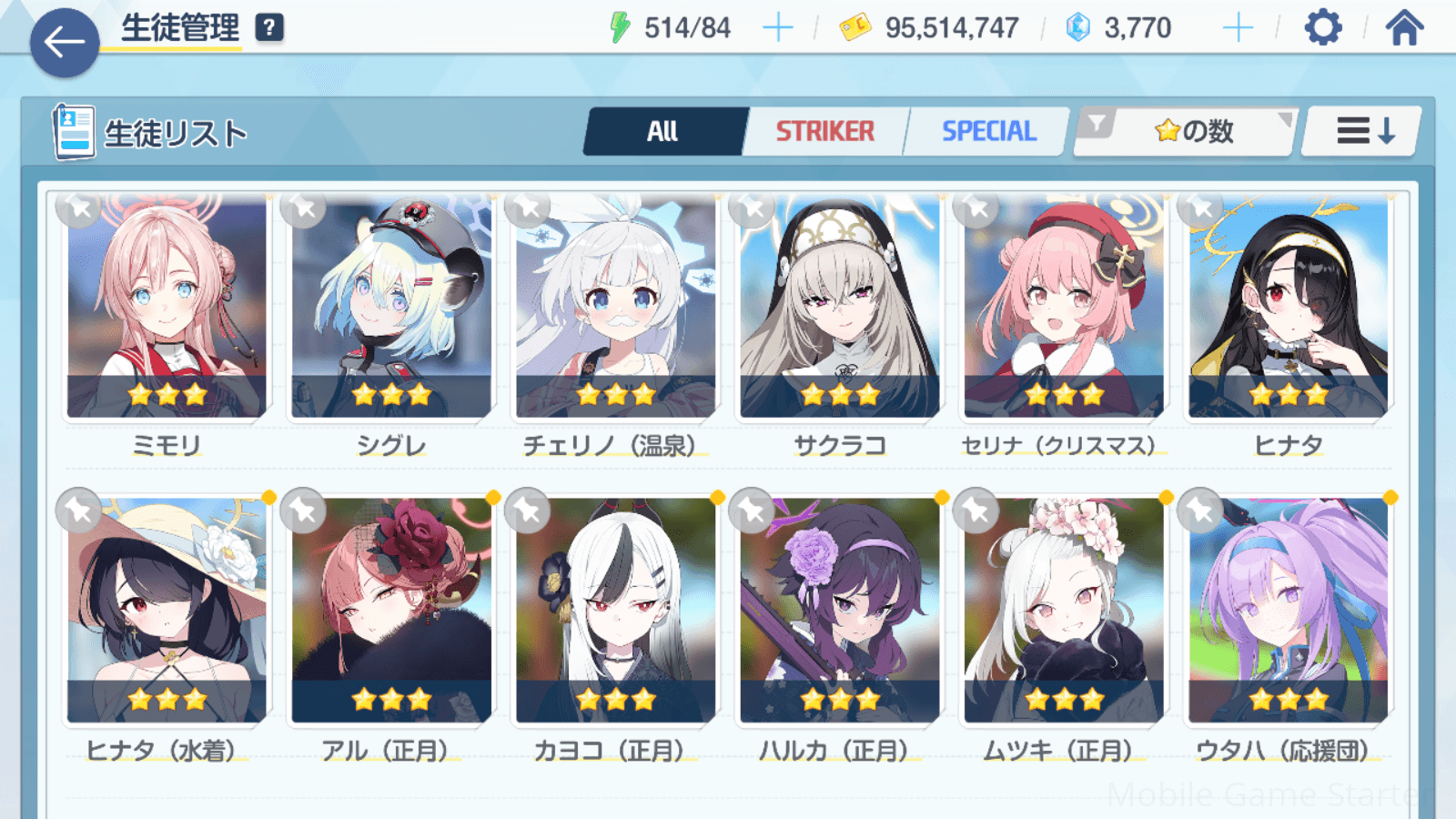The height and width of the screenshot is (819, 1456).
Task: Go back with the arrow button
Action: pyautogui.click(x=64, y=43)
